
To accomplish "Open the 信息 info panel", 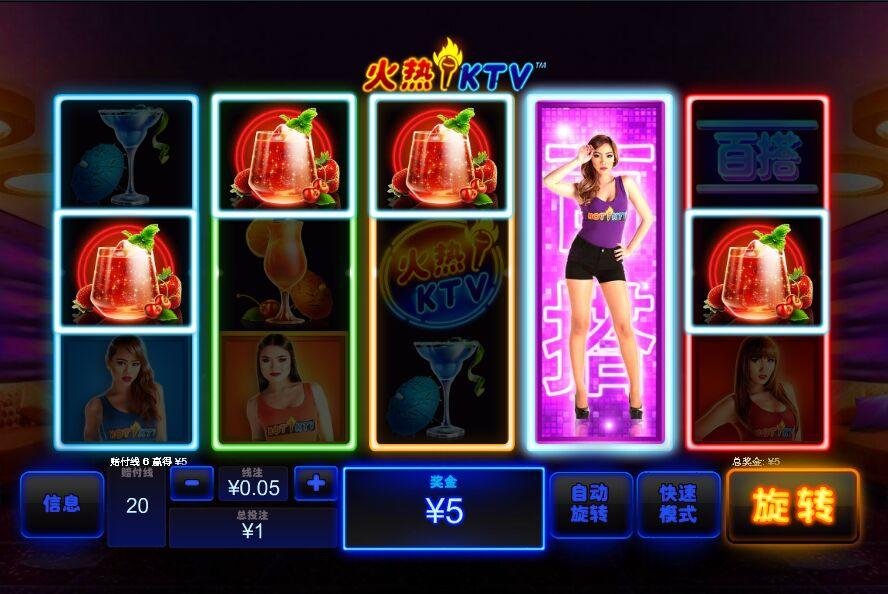I will click(62, 504).
